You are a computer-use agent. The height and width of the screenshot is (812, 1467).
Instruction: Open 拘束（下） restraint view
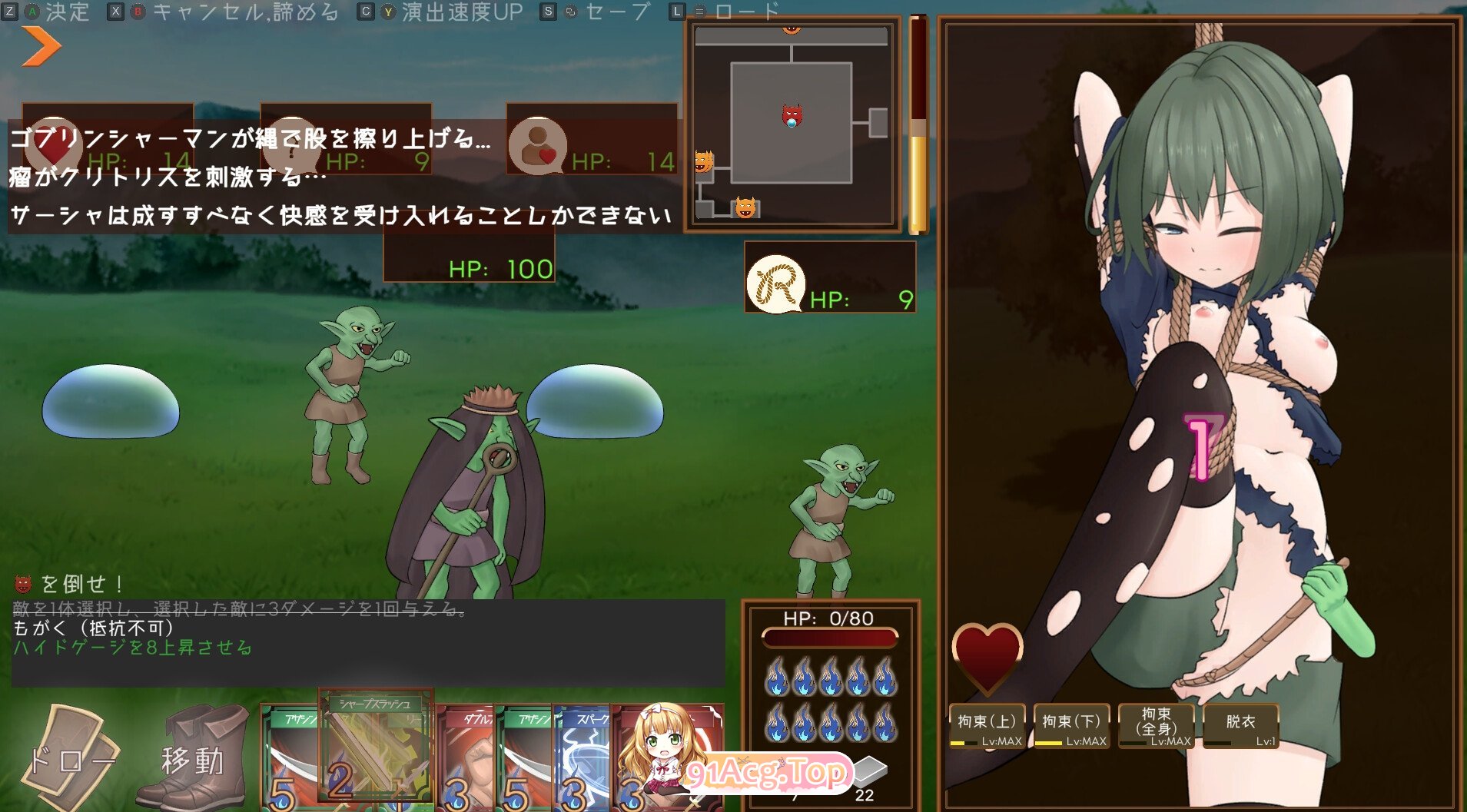[1072, 725]
